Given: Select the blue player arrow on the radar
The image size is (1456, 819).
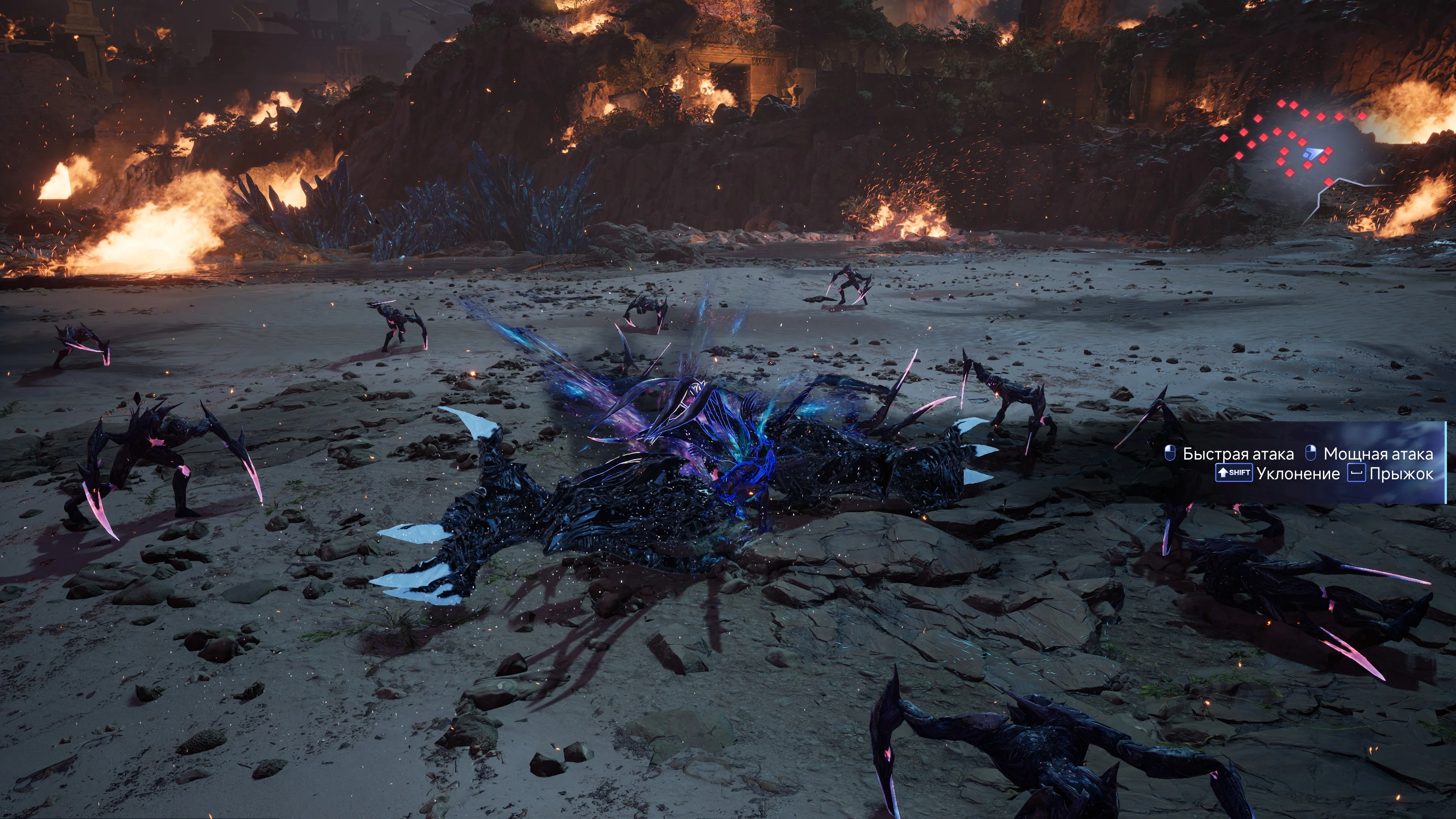Looking at the screenshot, I should click(1312, 153).
